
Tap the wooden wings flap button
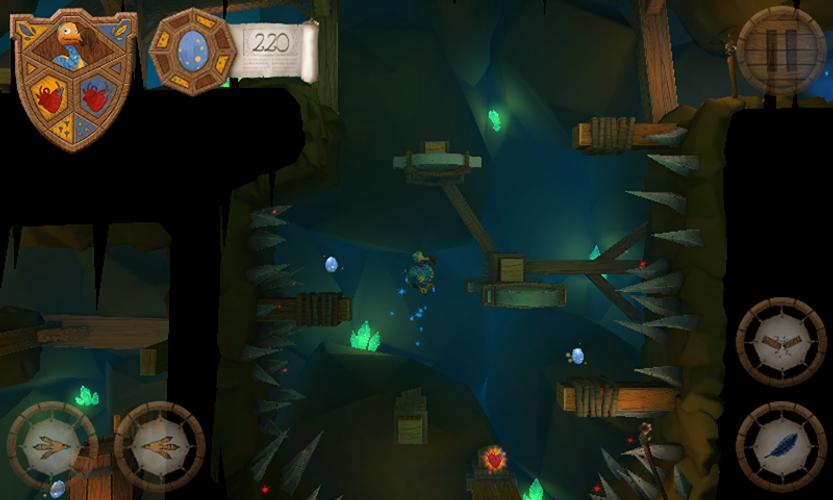pos(781,342)
